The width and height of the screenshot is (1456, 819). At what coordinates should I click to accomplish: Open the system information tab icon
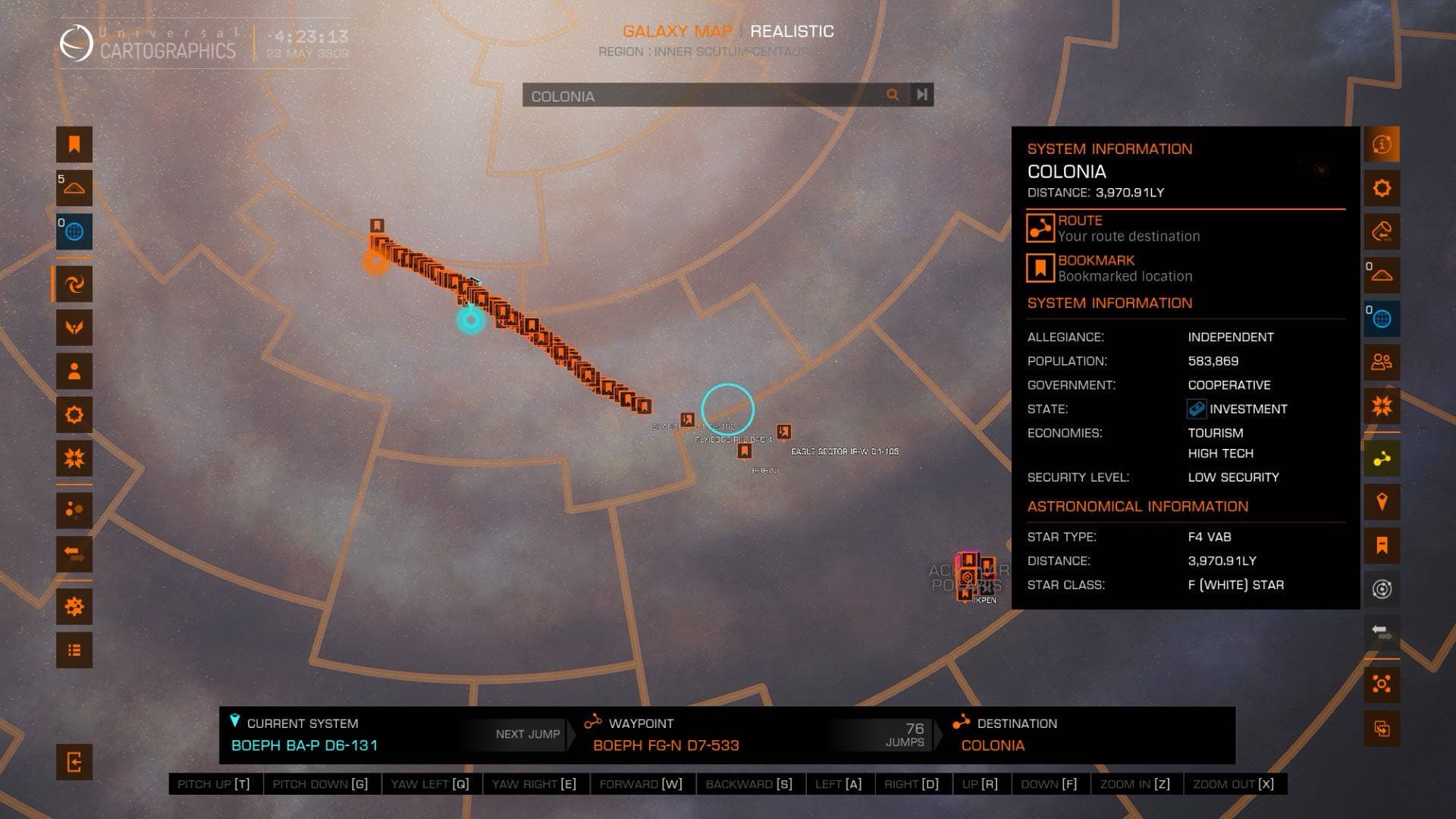tap(1382, 144)
